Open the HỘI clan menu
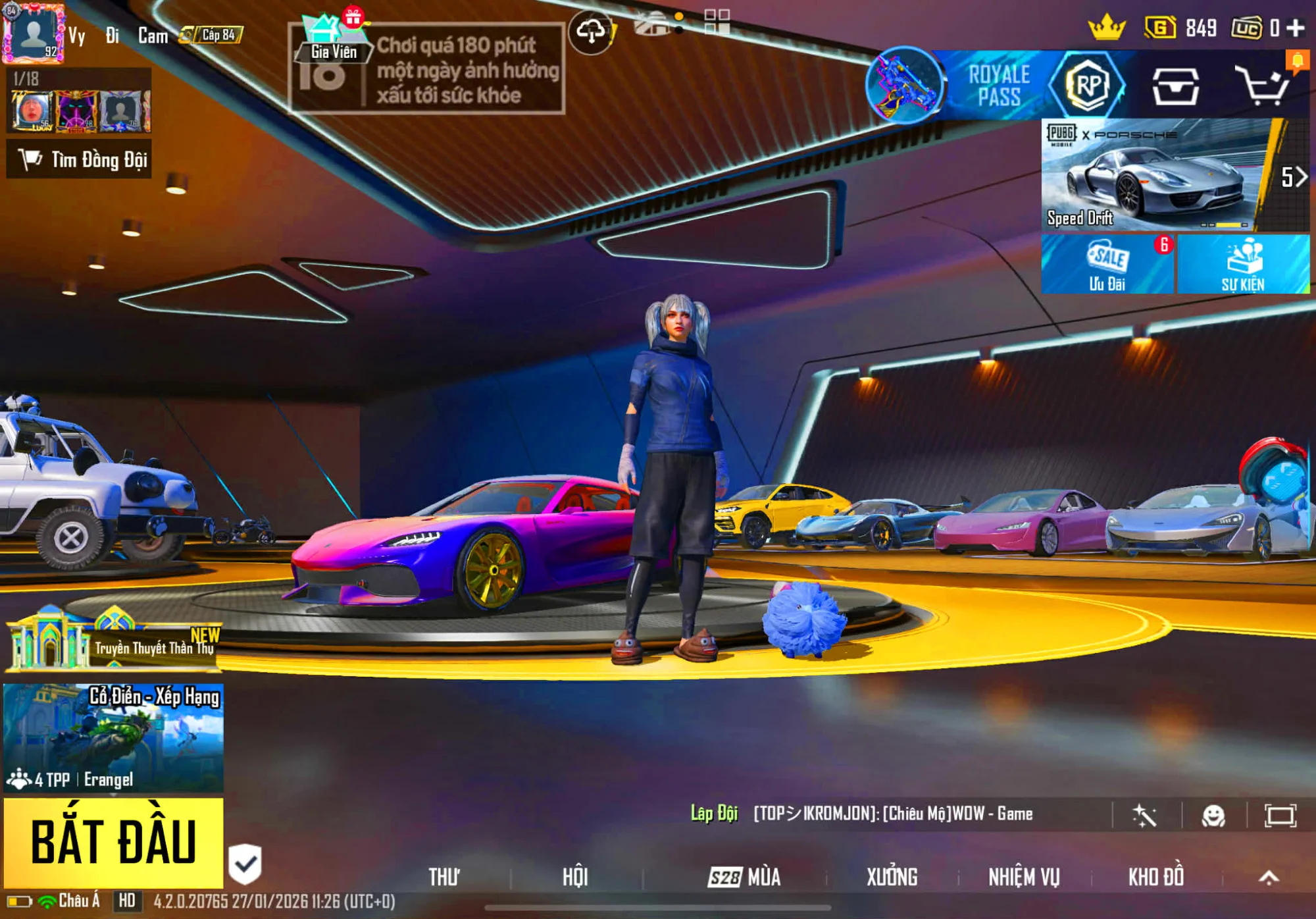This screenshot has height=919, width=1316. (575, 877)
